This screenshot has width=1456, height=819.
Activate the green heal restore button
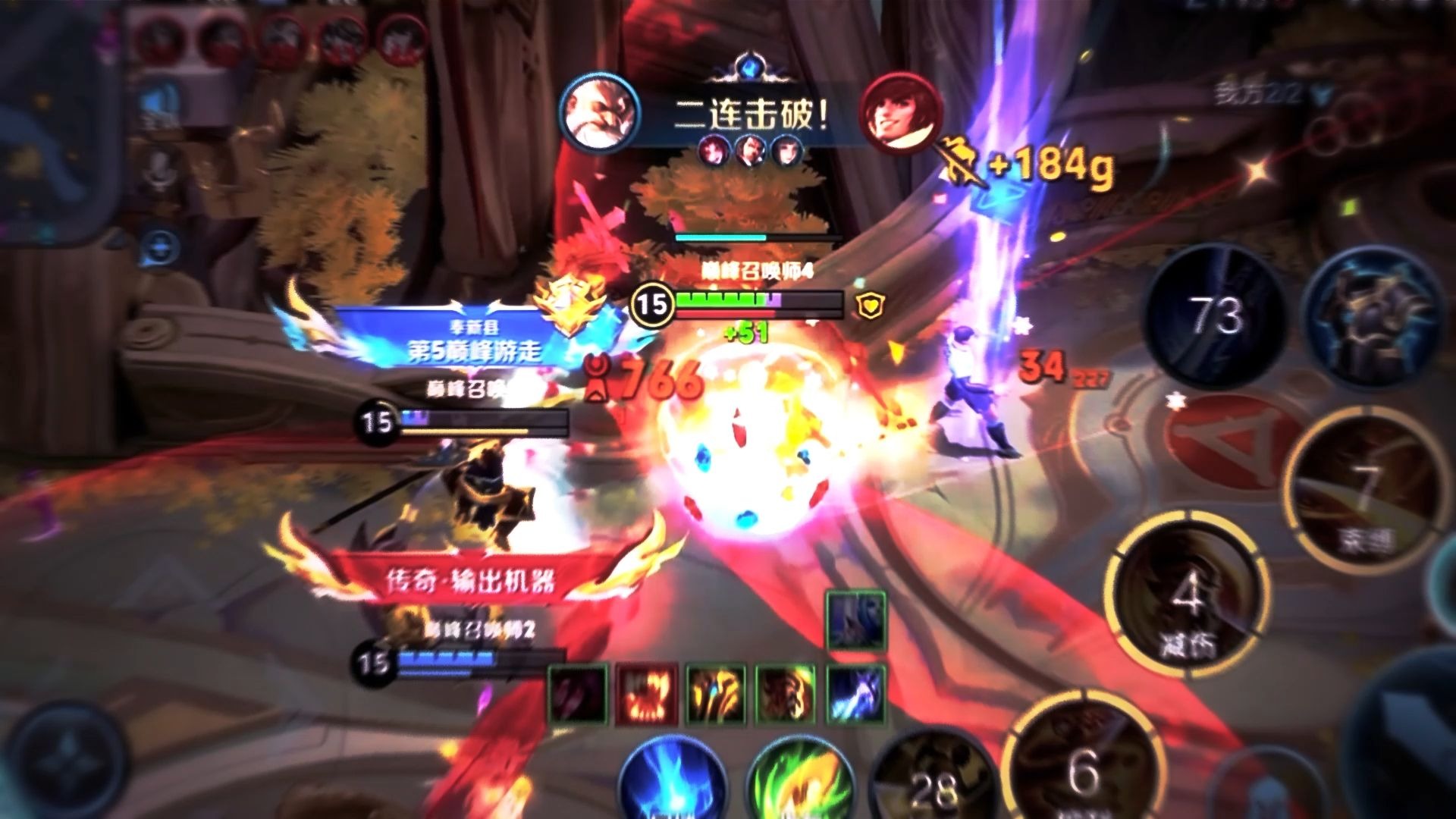tap(800, 781)
